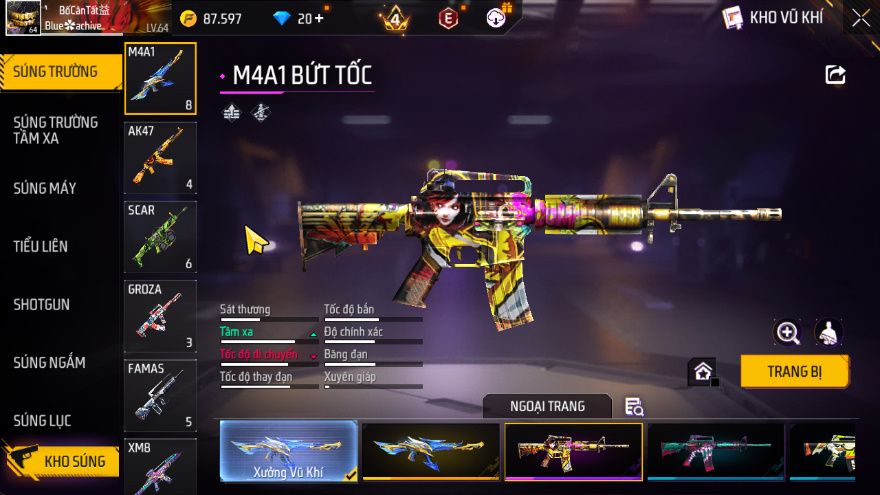Image resolution: width=880 pixels, height=495 pixels.
Task: Select the Xưởng Vũ Khí skin thumbnail
Action: (289, 452)
